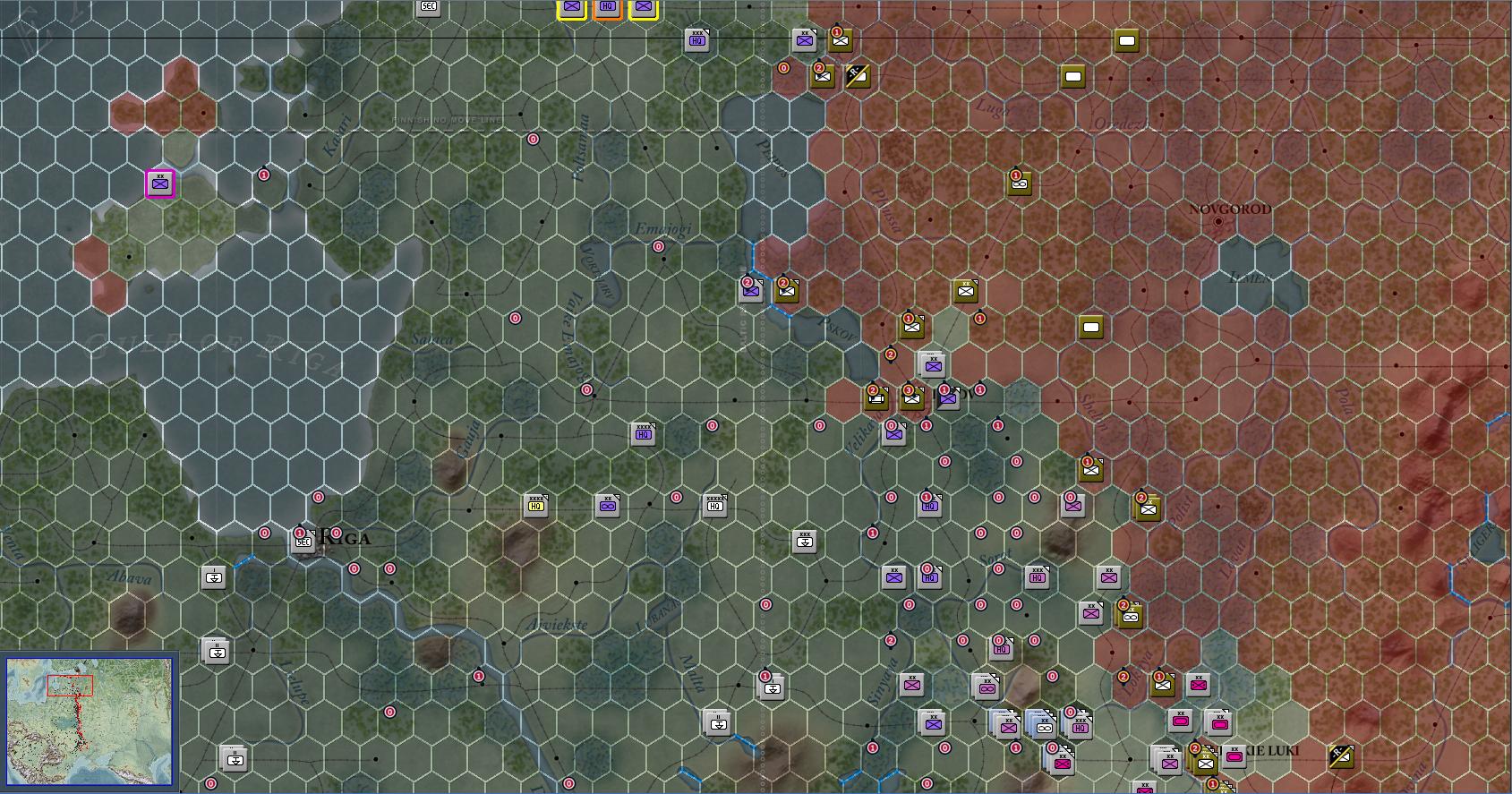This screenshot has height=794, width=1512.
Task: Select the magenta-highlighted unit on the Gulf island
Action: [159, 184]
